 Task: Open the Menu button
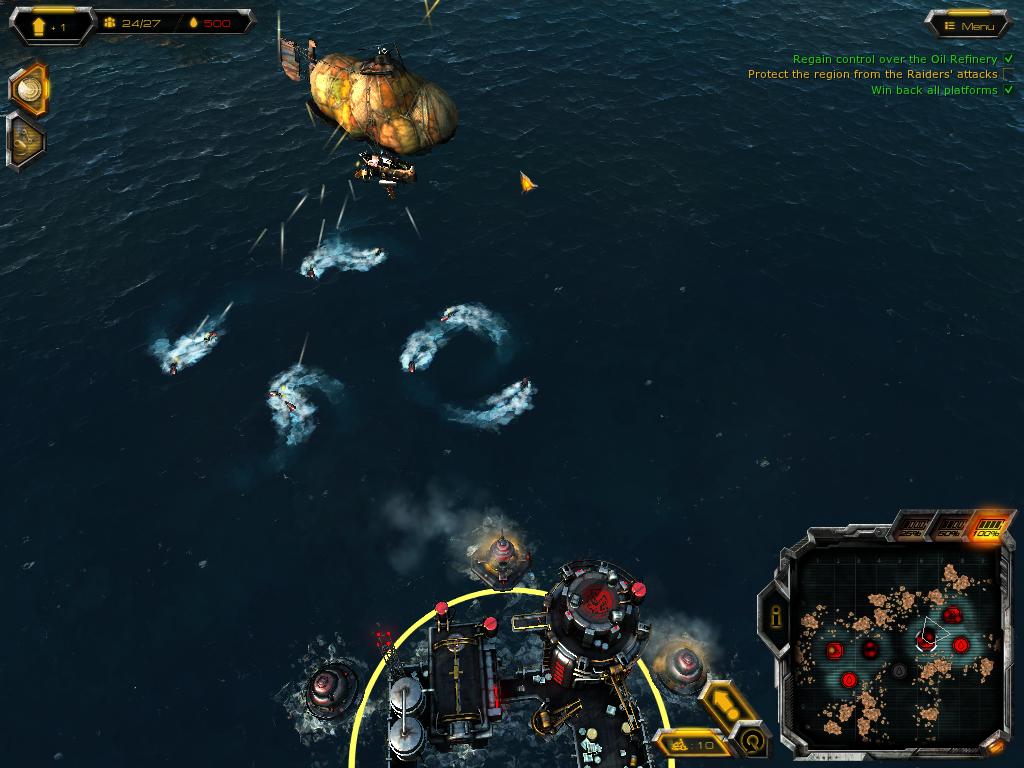pyautogui.click(x=968, y=26)
